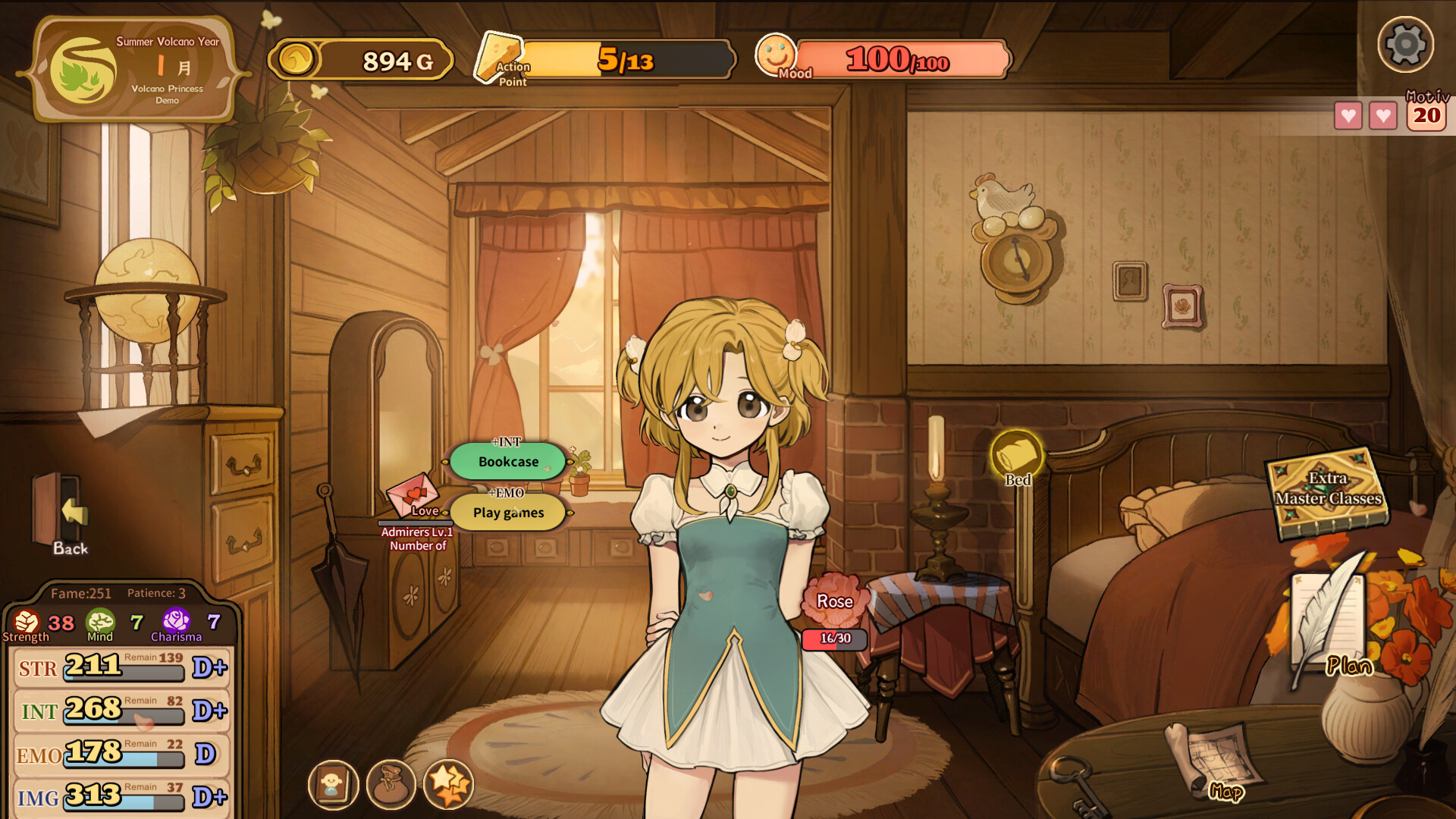This screenshot has width=1456, height=819.
Task: Expand the Rose gift indicator on the dress
Action: (x=833, y=601)
